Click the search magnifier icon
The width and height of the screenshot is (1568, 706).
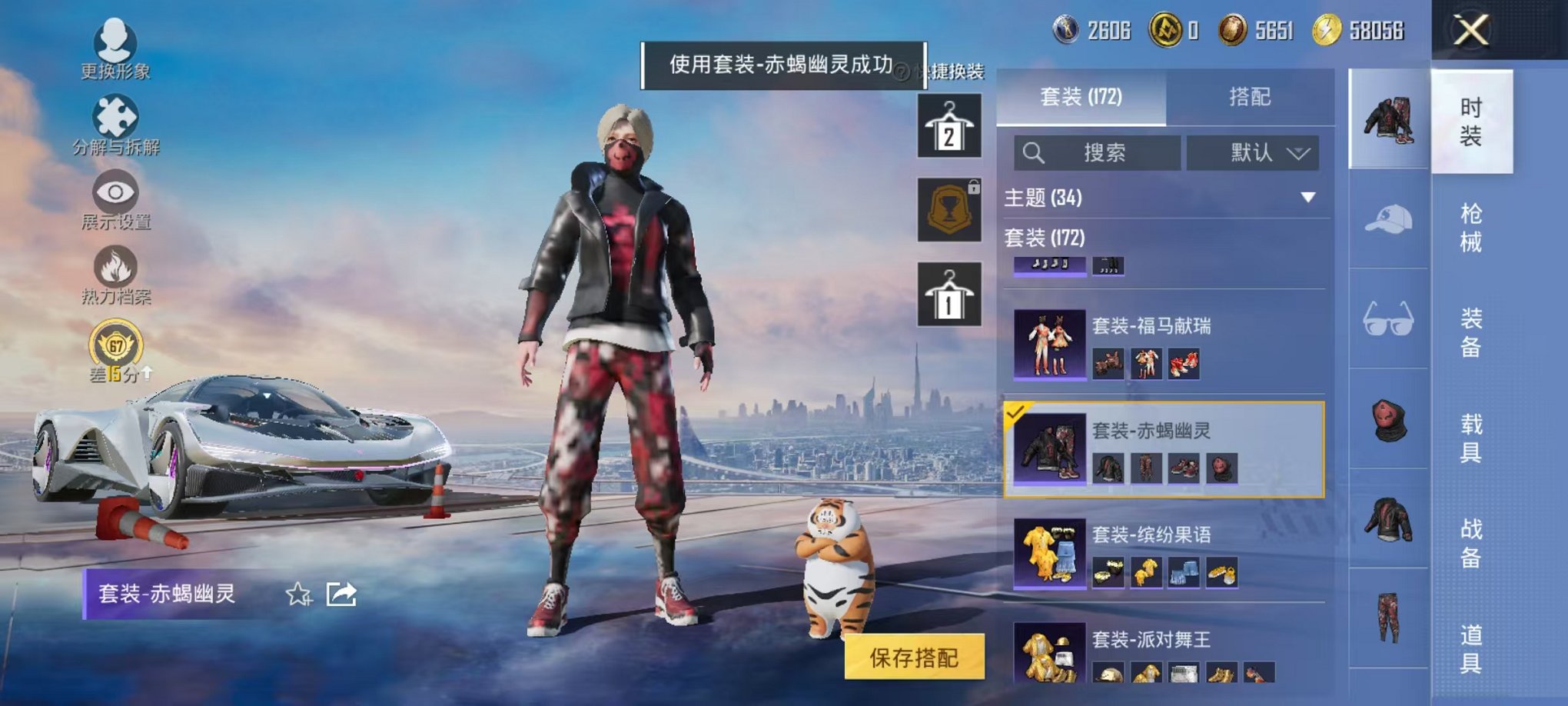pyautogui.click(x=1035, y=152)
